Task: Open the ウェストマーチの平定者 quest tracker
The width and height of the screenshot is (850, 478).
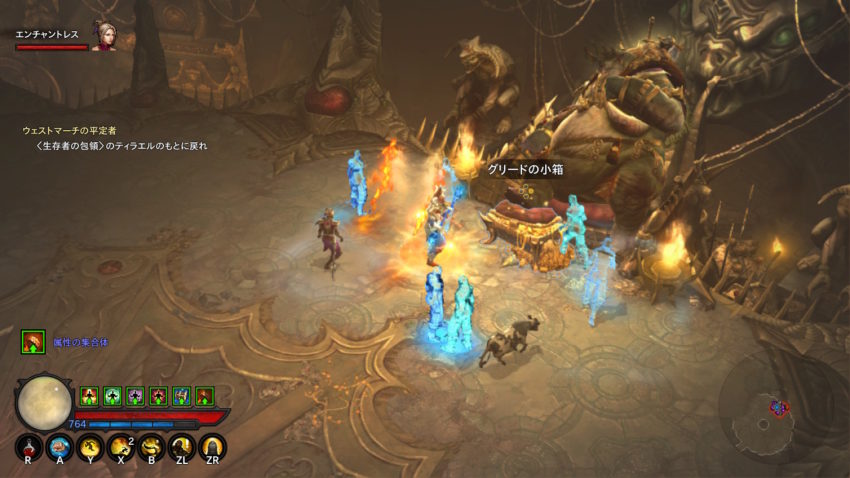Action: pos(68,130)
